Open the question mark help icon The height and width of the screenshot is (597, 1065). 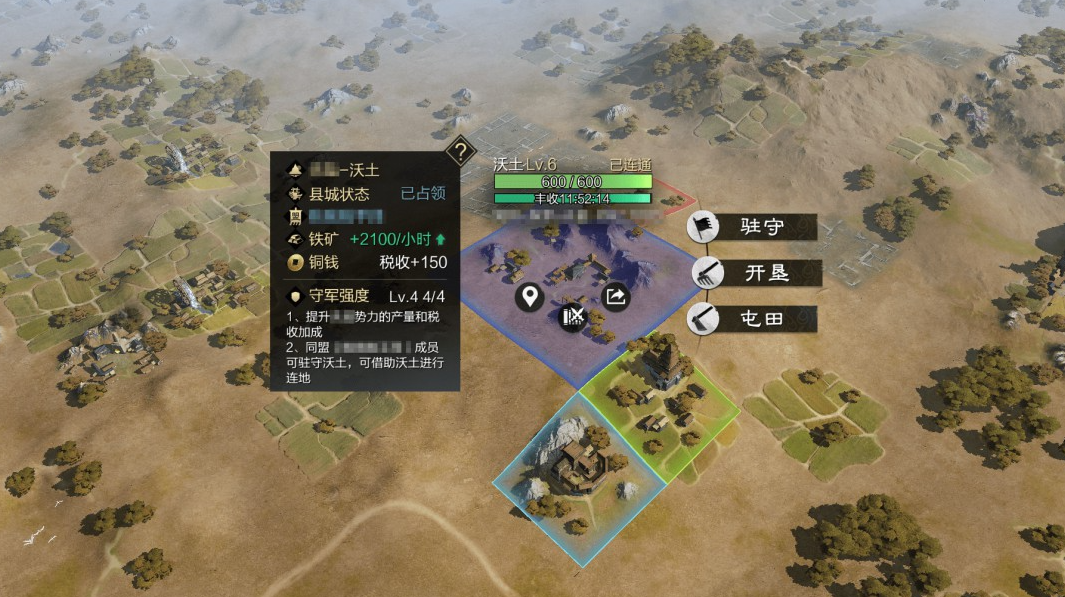pyautogui.click(x=459, y=153)
